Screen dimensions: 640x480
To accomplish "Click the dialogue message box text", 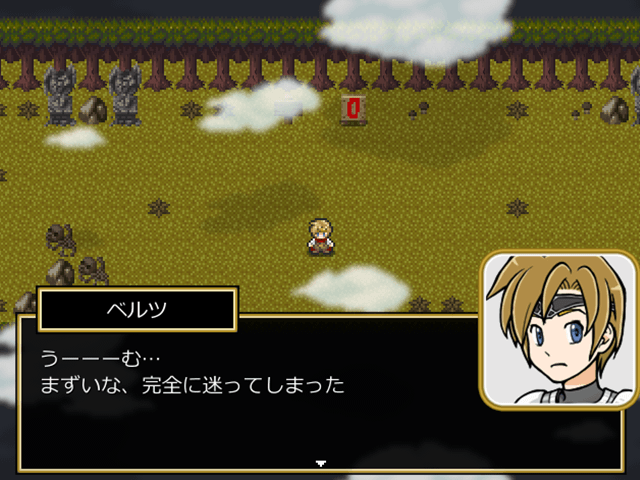I will [x=192, y=371].
